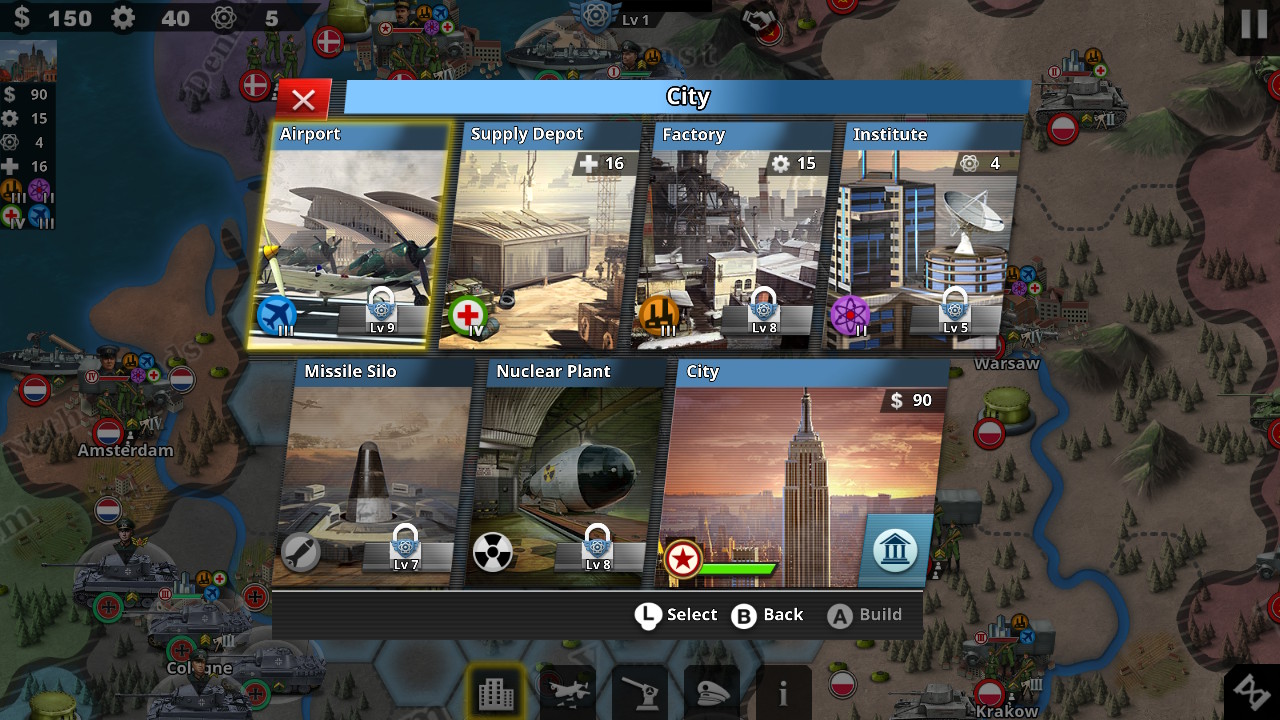Open the info panel via the i icon

click(783, 692)
